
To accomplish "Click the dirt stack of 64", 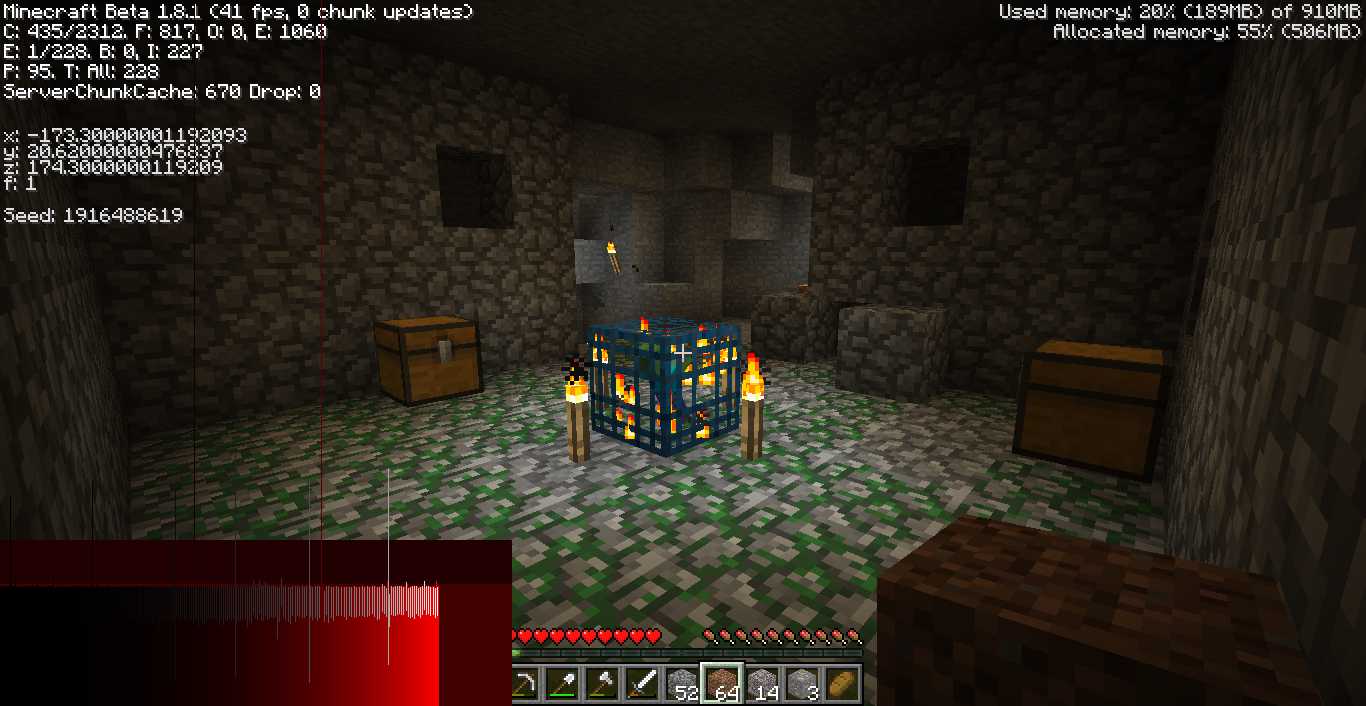I will [x=721, y=683].
